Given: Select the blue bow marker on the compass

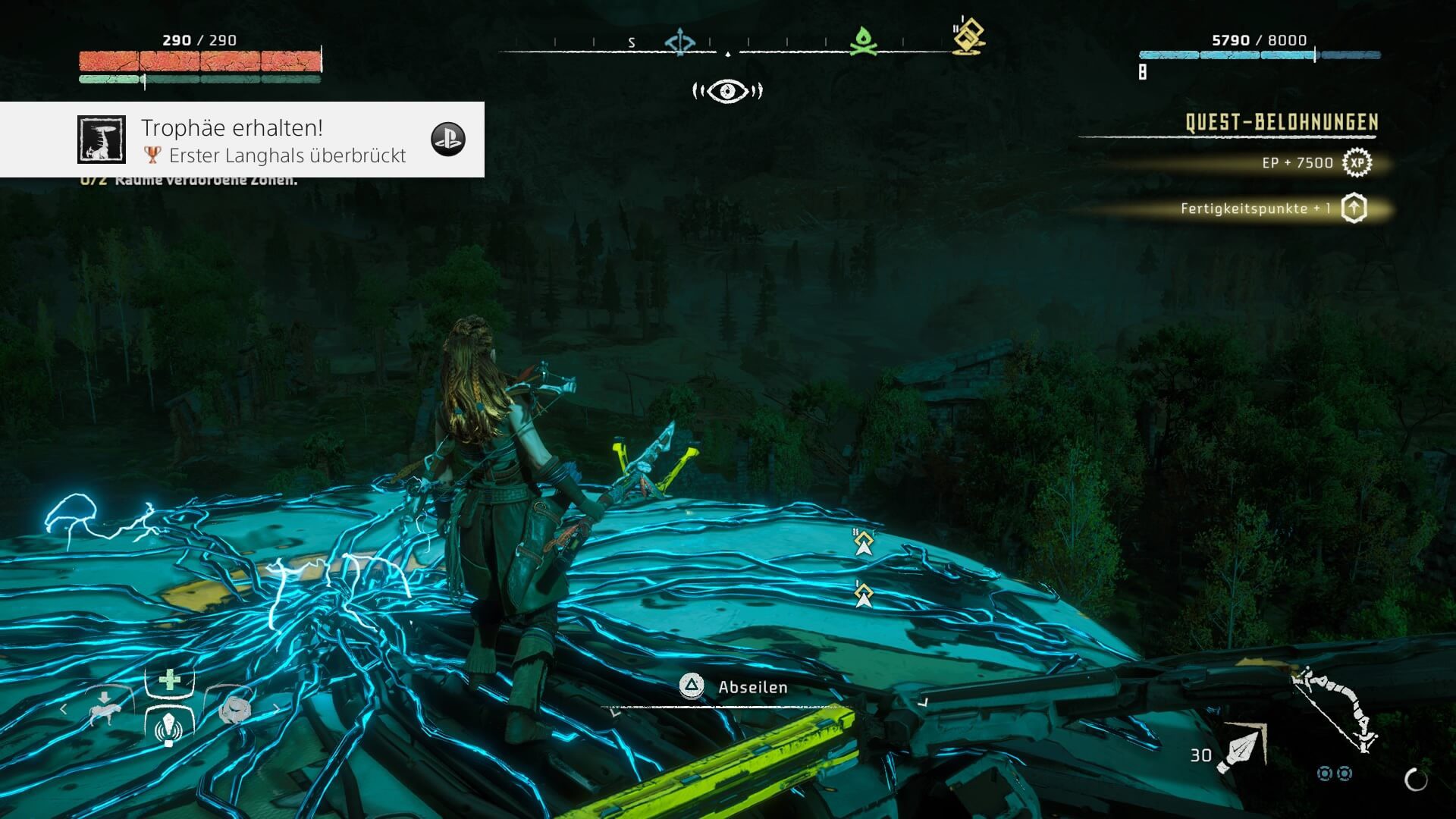Looking at the screenshot, I should coord(679,42).
